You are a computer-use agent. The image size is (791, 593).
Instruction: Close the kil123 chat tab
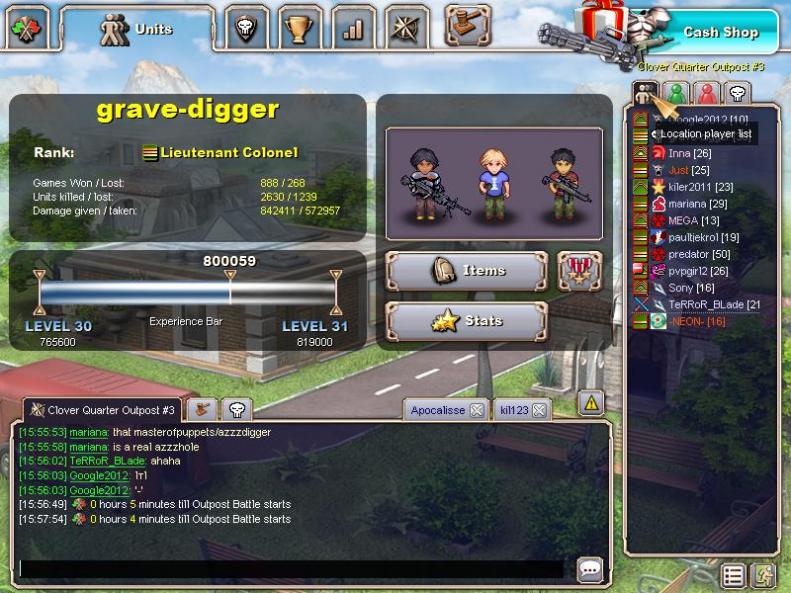click(538, 410)
